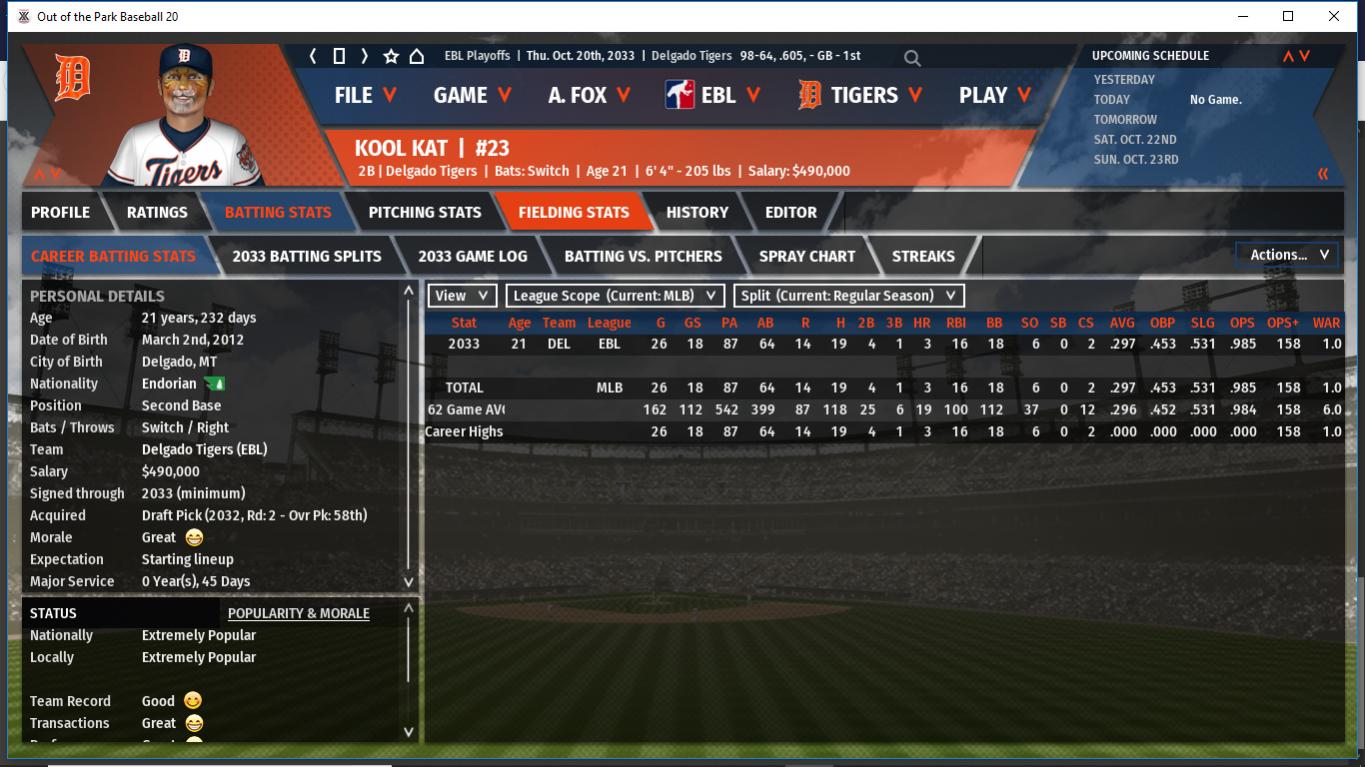Close the game window
This screenshot has width=1365, height=767.
1334,16
